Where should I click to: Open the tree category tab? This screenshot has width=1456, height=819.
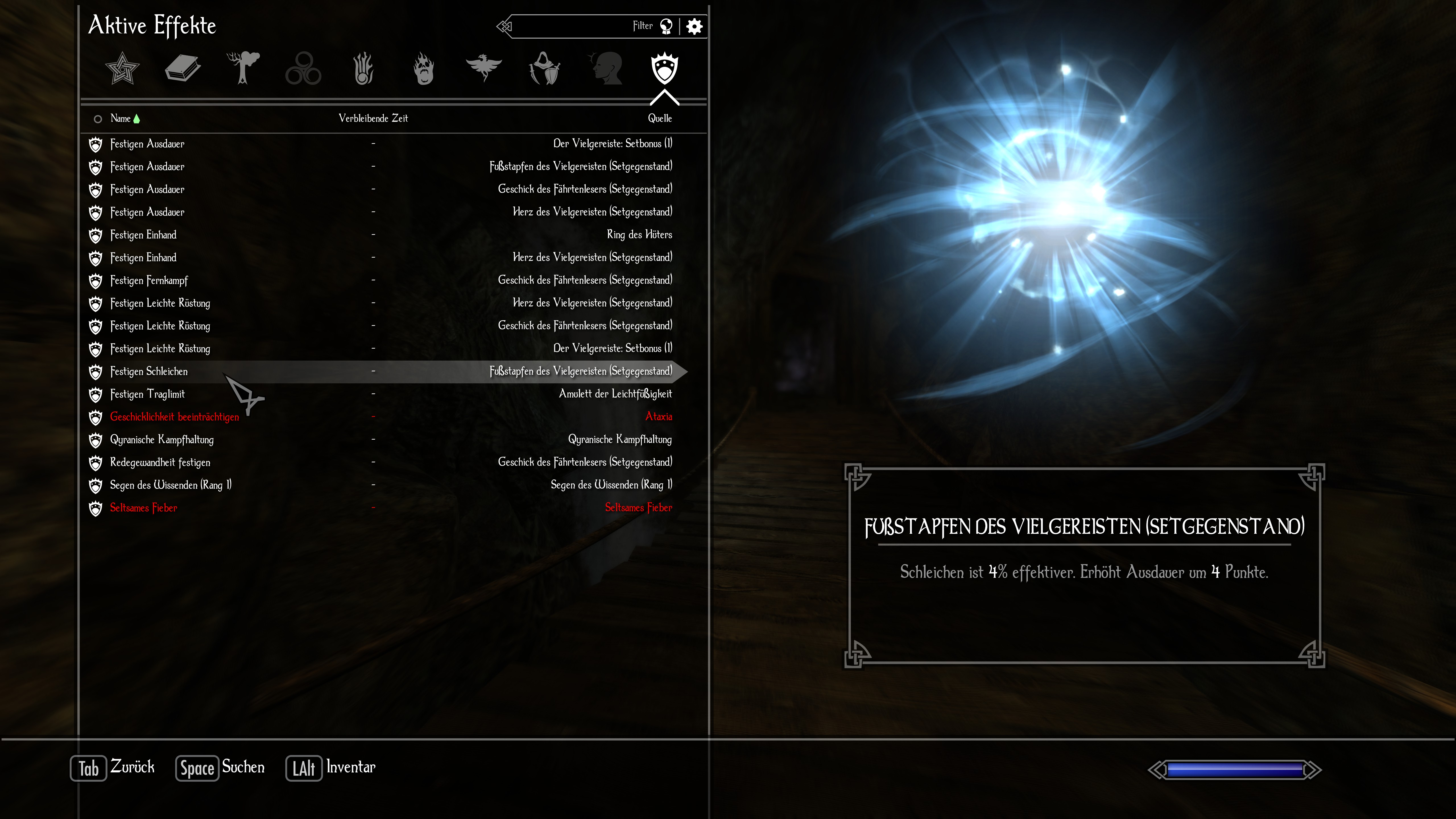(243, 68)
